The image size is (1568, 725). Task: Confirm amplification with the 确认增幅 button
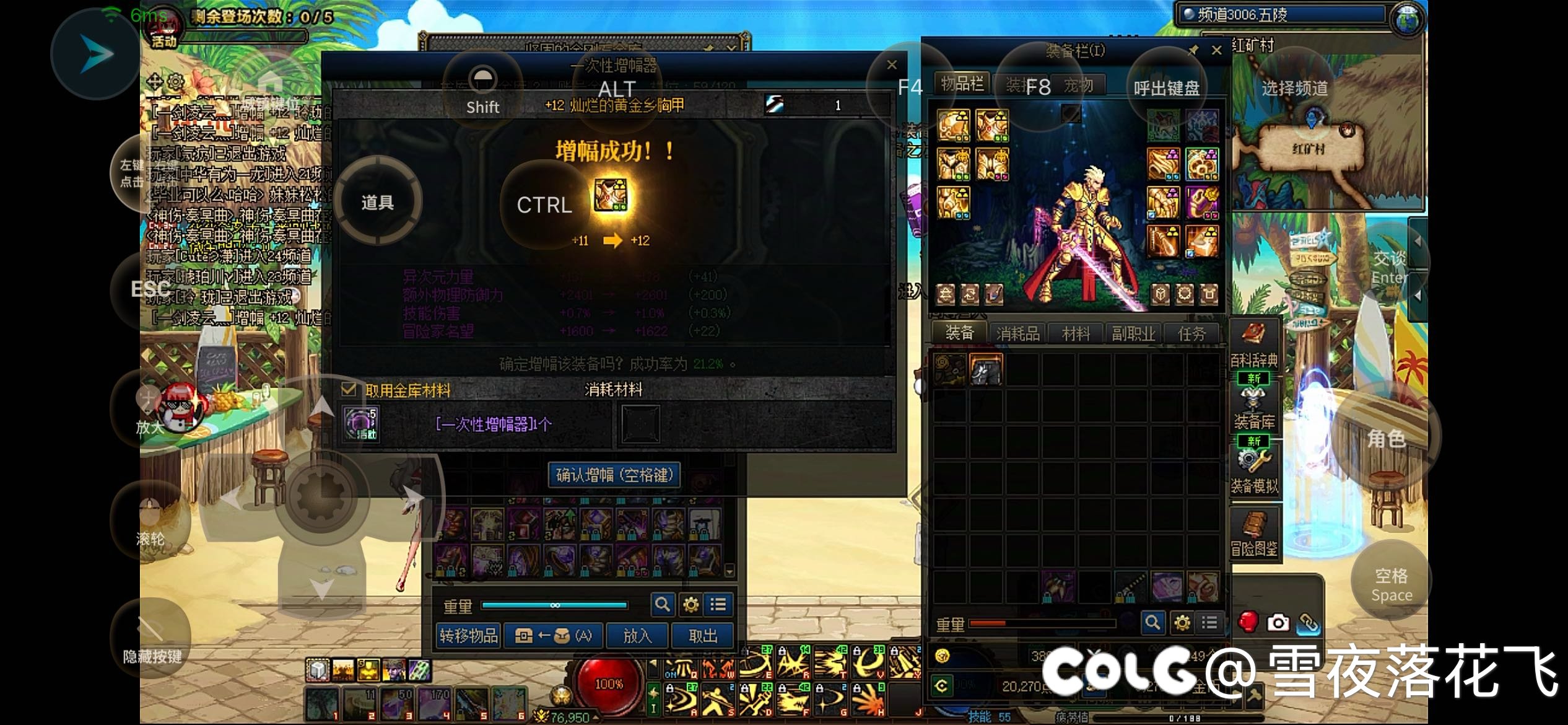click(x=614, y=475)
